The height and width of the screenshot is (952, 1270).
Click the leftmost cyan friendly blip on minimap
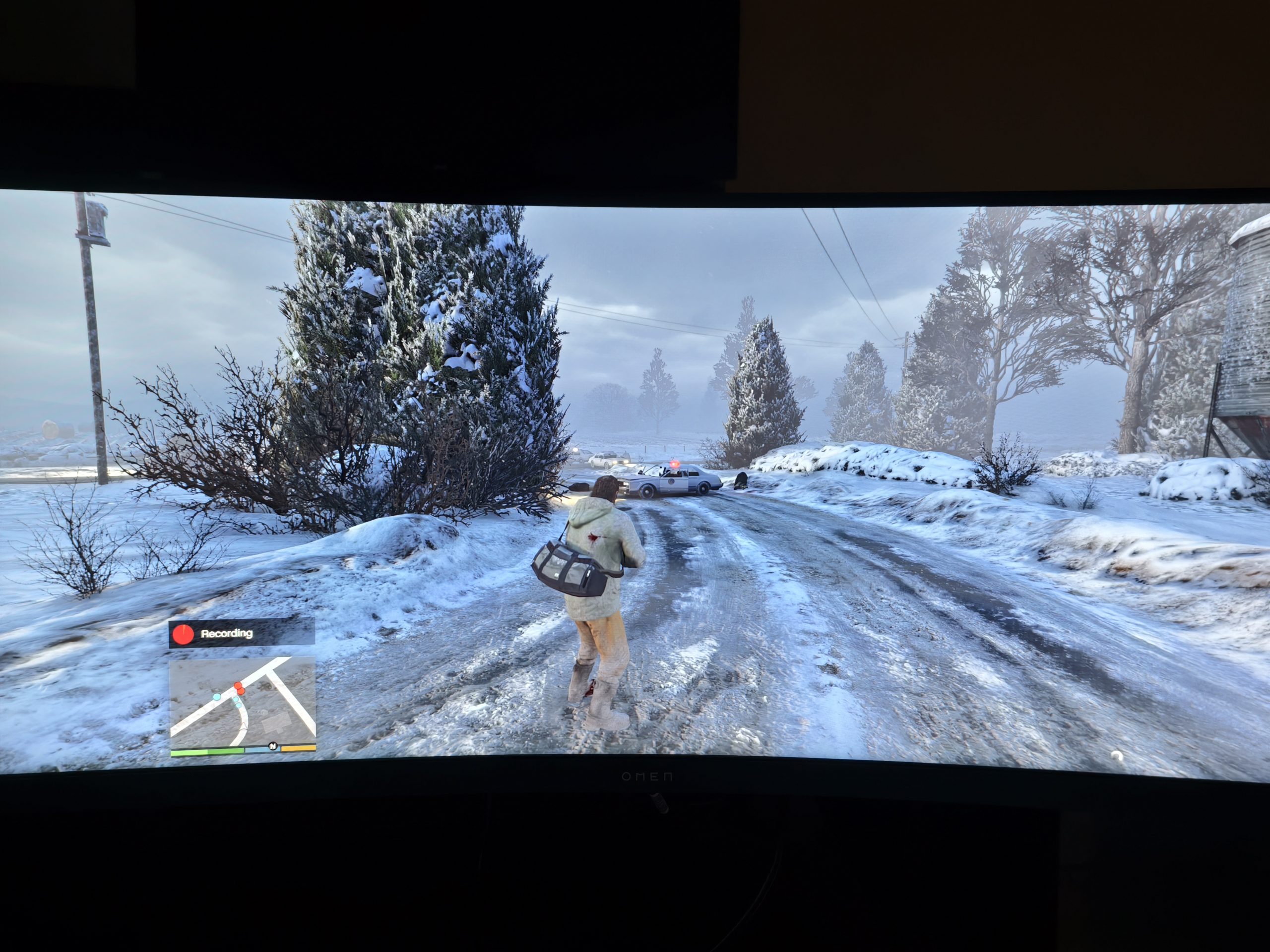coord(217,698)
